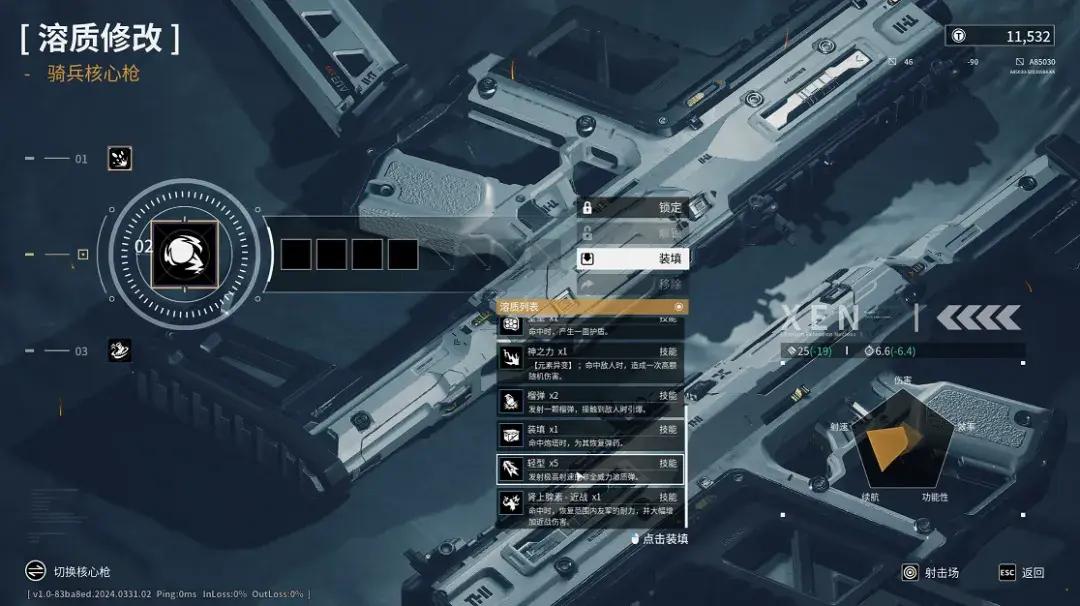Select the 装填 (load) option
Image resolution: width=1080 pixels, height=606 pixels.
pyautogui.click(x=633, y=258)
